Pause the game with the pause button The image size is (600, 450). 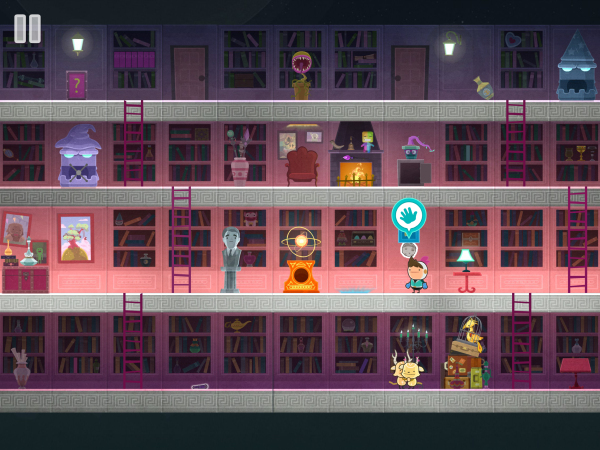(x=28, y=28)
